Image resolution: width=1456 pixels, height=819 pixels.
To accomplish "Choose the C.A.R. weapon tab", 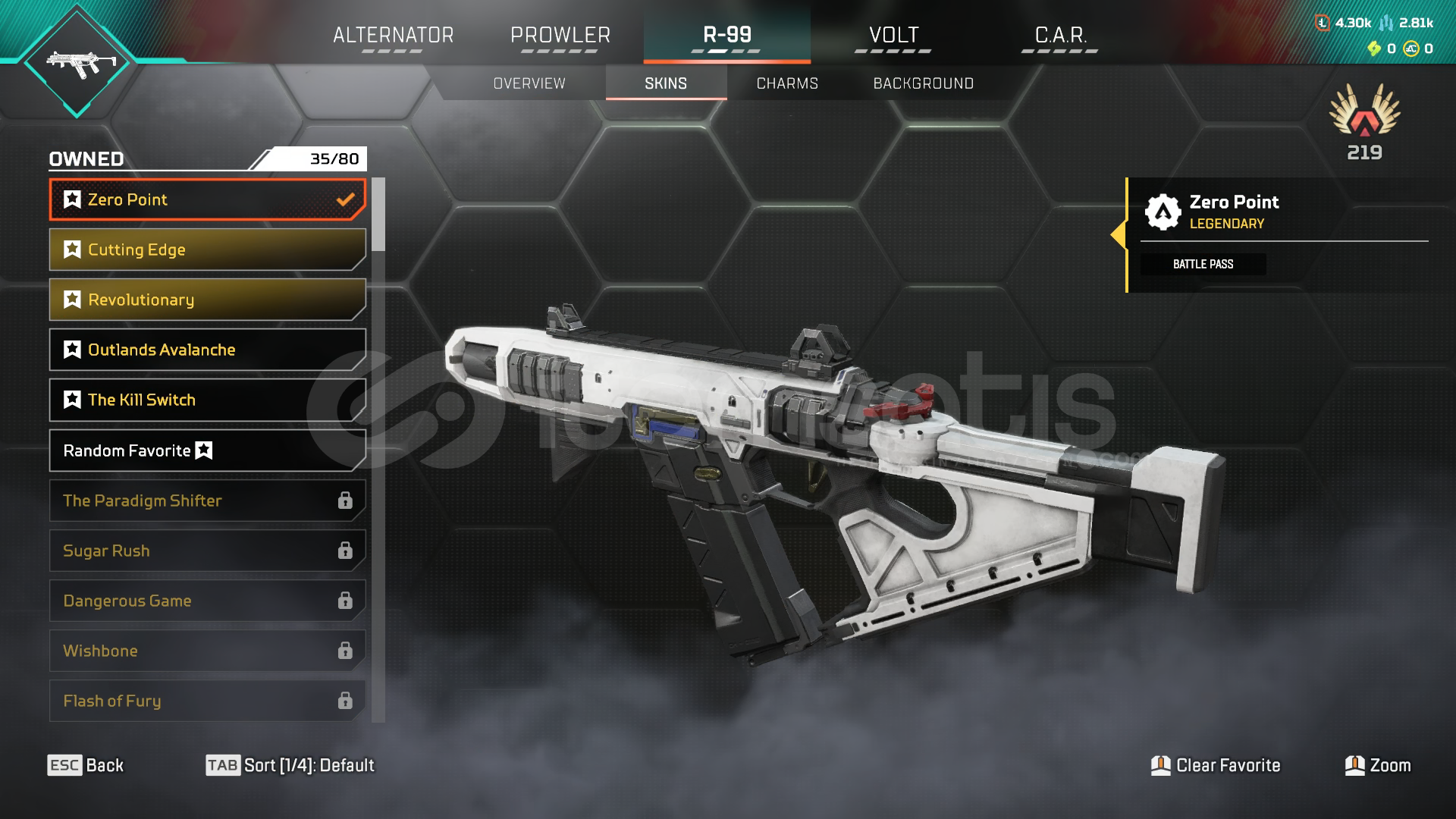I will point(1060,36).
